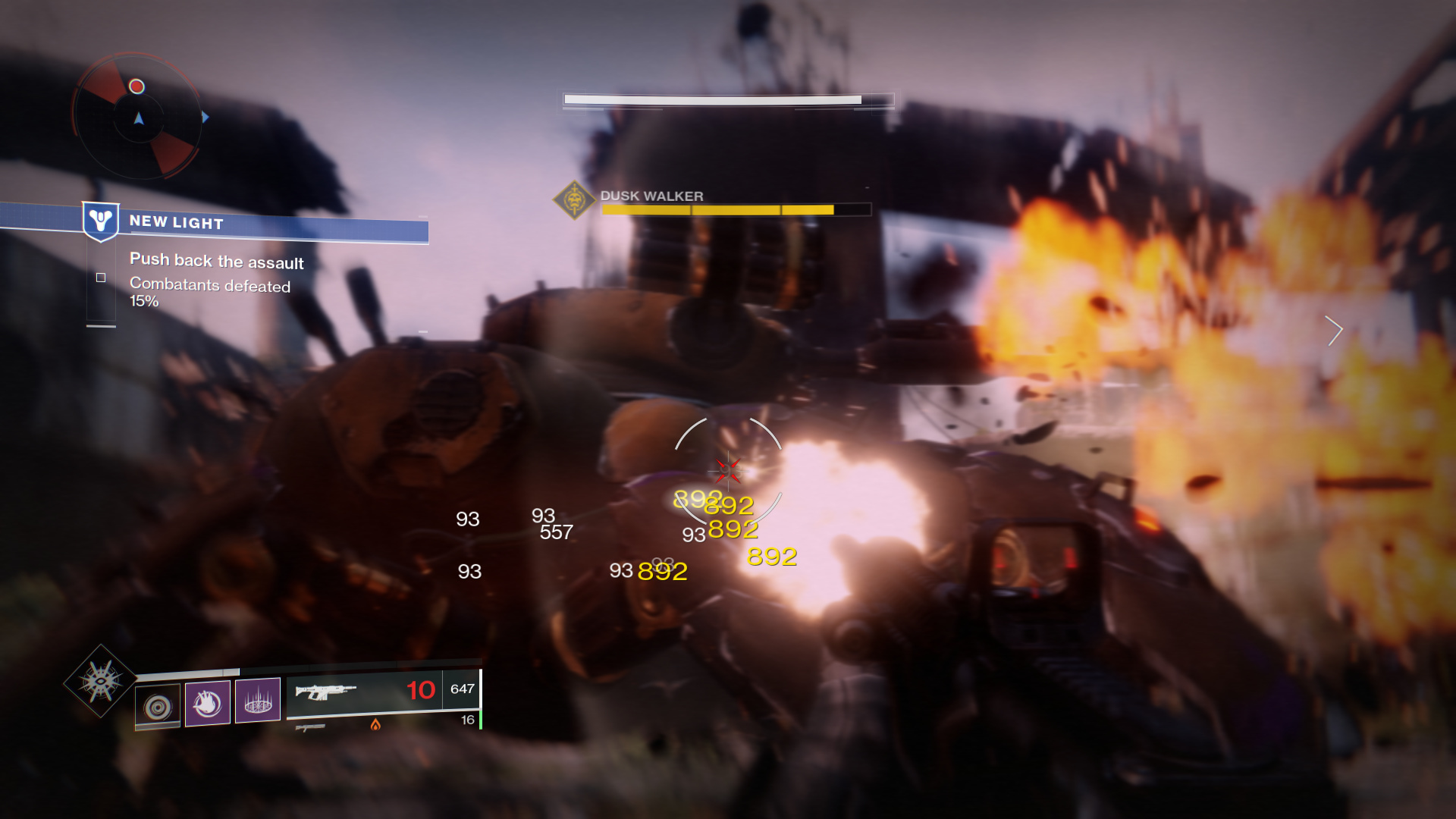
Task: Activate the diamond super ability icon
Action: (100, 680)
